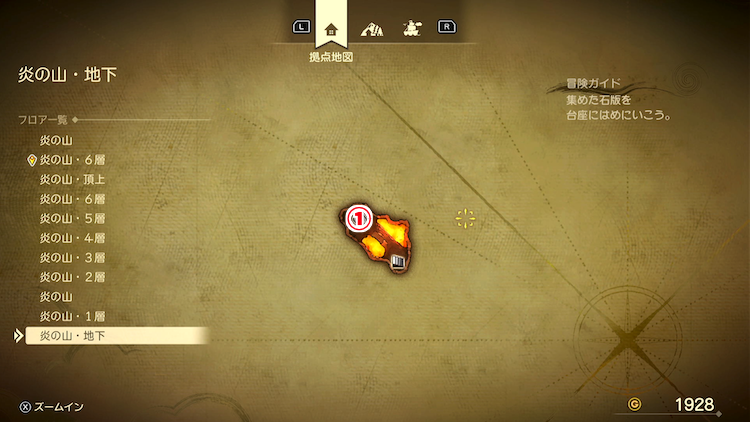The width and height of the screenshot is (750, 422).
Task: Select 炎の山・頂上 in the floor list
Action: pyautogui.click(x=73, y=179)
